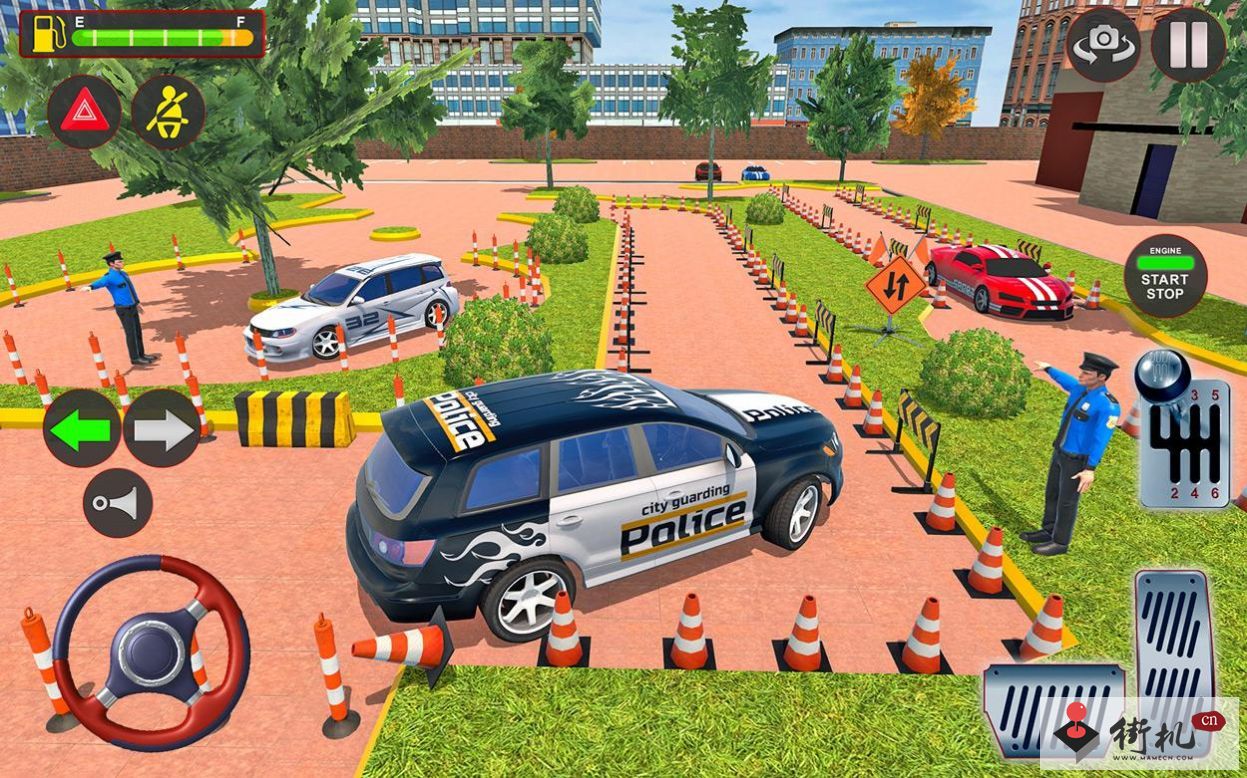Fasten the seatbelt icon button

tap(168, 113)
